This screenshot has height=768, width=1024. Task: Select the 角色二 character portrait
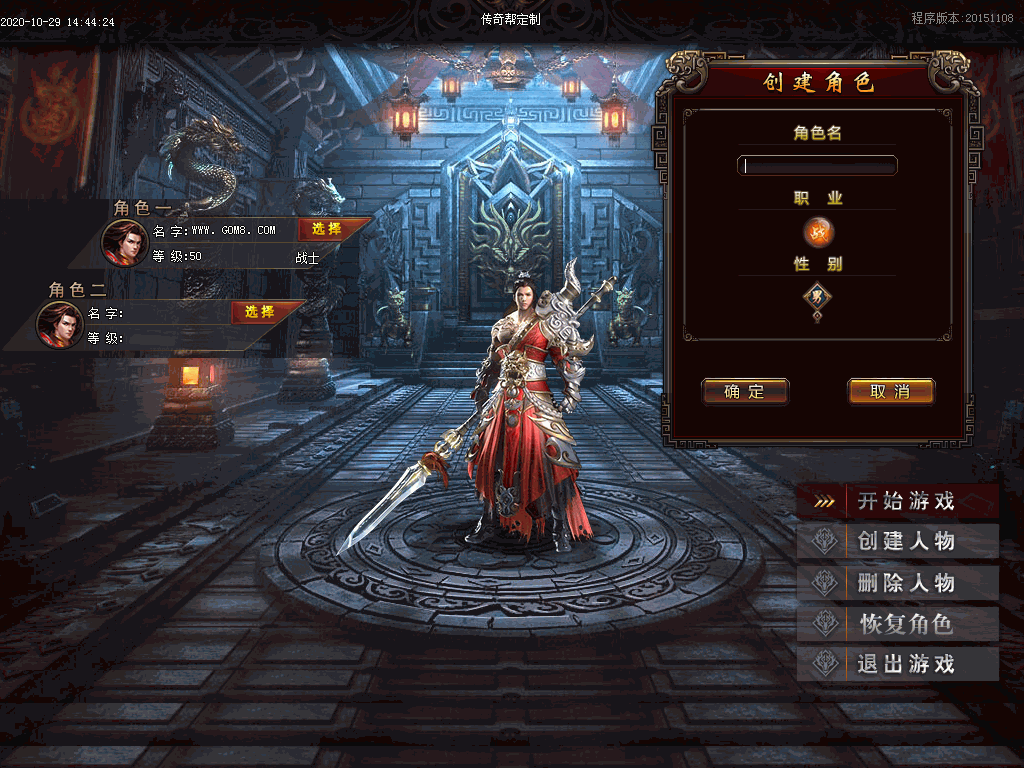[x=60, y=324]
